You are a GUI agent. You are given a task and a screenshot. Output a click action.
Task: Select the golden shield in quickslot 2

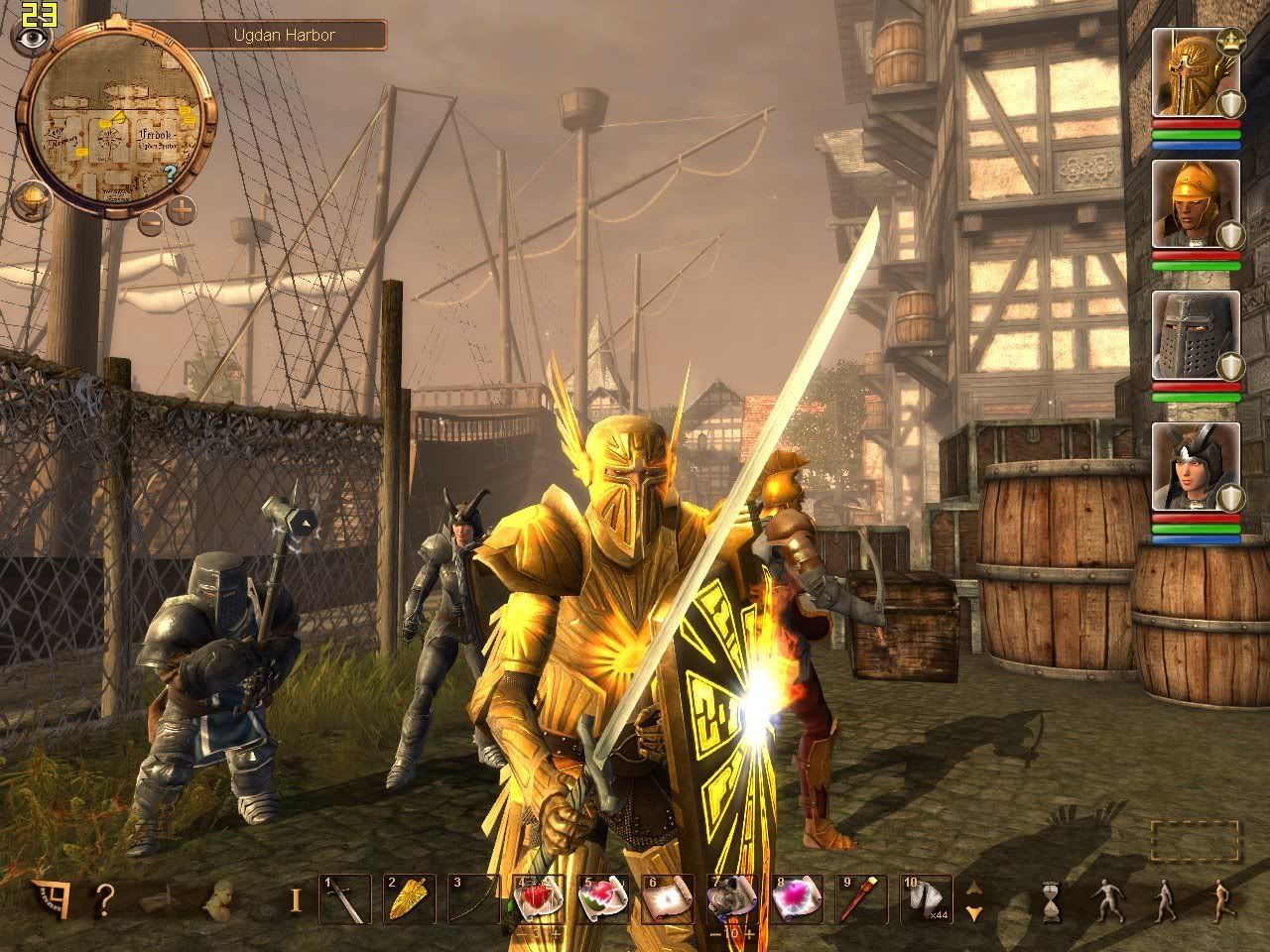click(x=409, y=899)
